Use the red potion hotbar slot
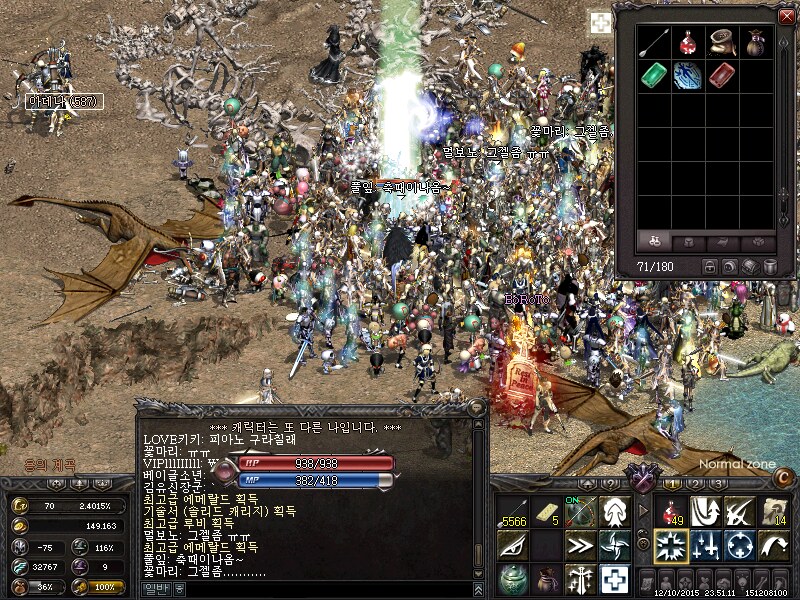Viewport: 800px width, 600px height. click(670, 512)
